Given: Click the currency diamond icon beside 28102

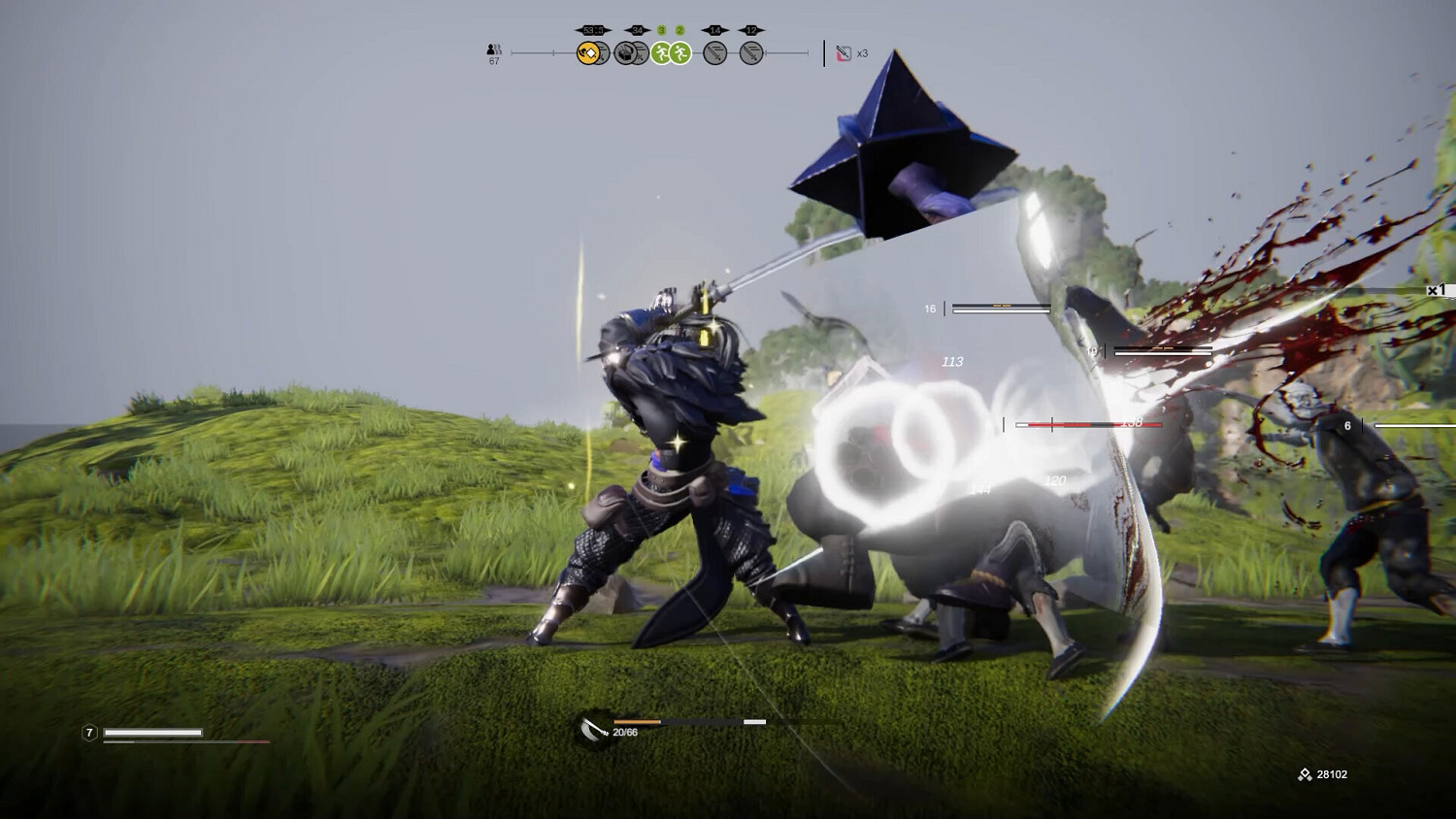Looking at the screenshot, I should click(x=1305, y=774).
